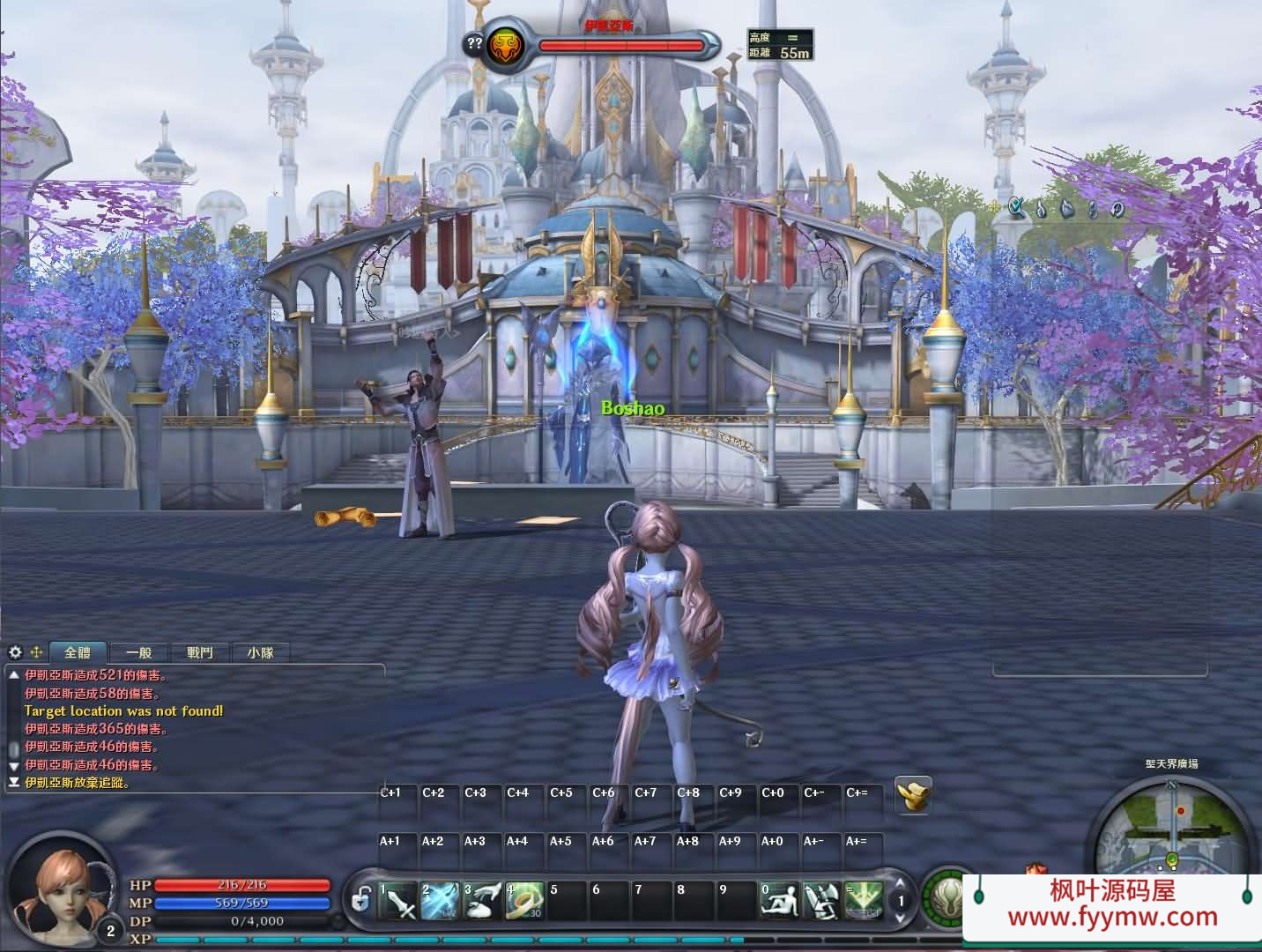The height and width of the screenshot is (952, 1262).
Task: Use the snowball item in hotbar slot 3
Action: [x=483, y=901]
